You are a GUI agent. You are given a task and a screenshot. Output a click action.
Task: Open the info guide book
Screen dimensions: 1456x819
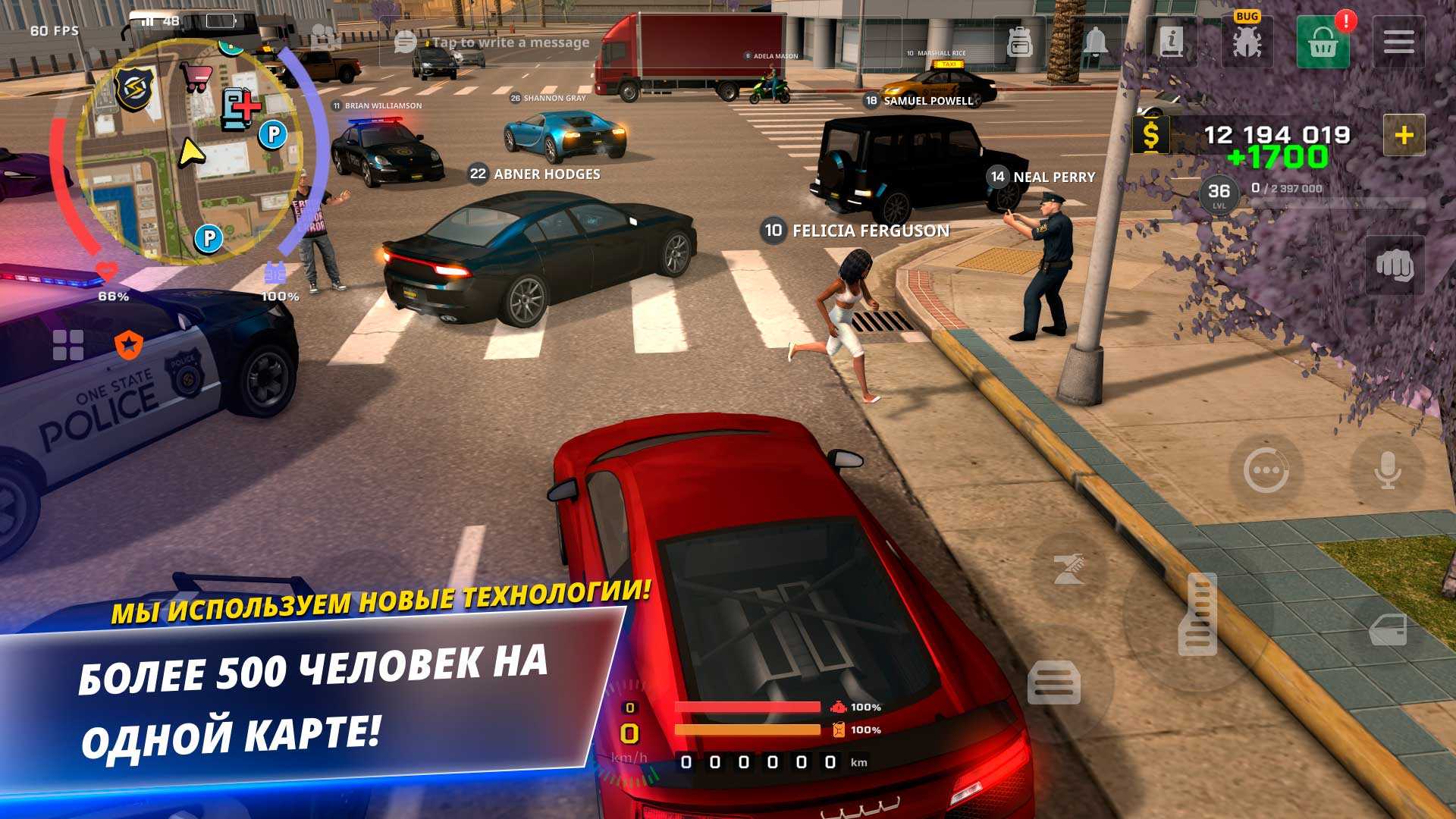point(1172,42)
